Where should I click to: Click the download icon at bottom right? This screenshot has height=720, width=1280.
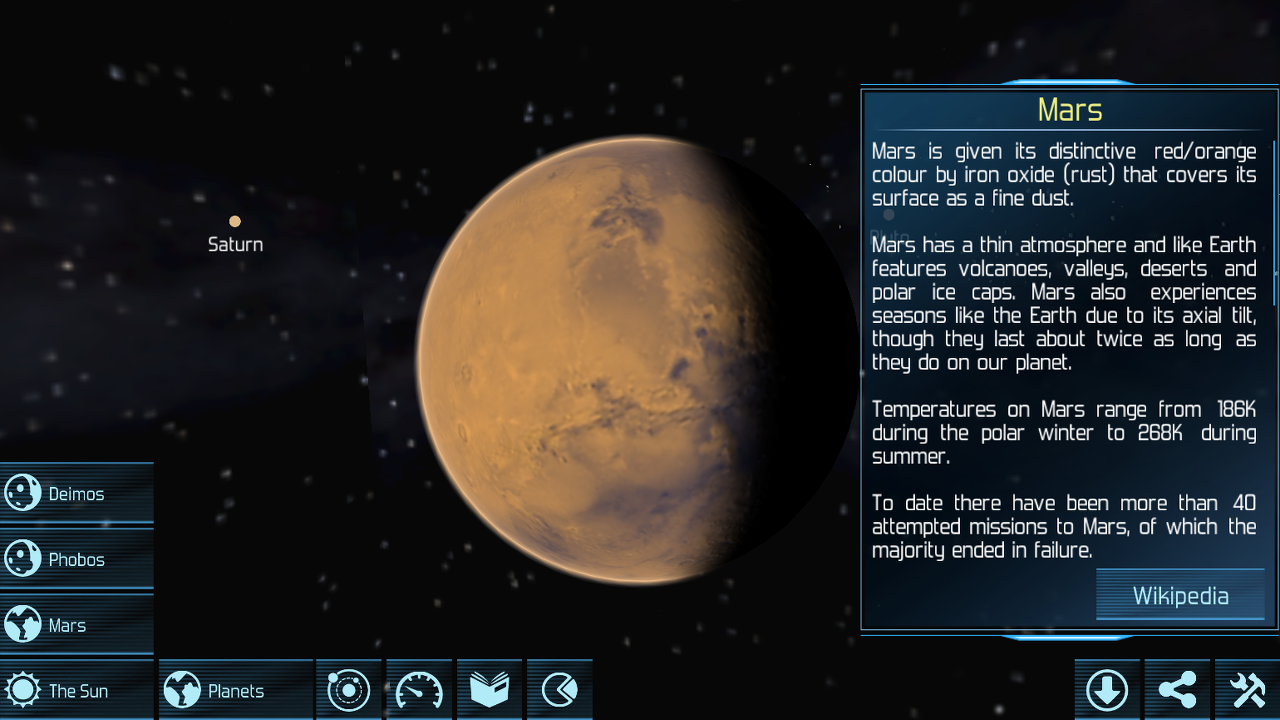tap(1106, 689)
